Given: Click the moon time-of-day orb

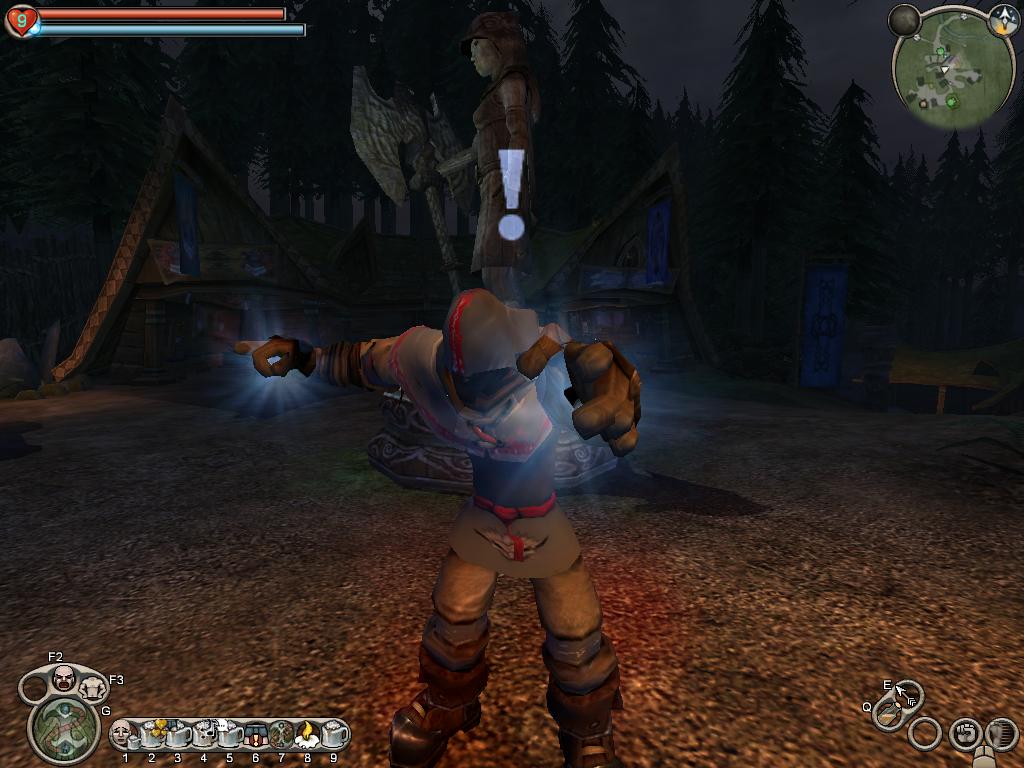Looking at the screenshot, I should (904, 19).
